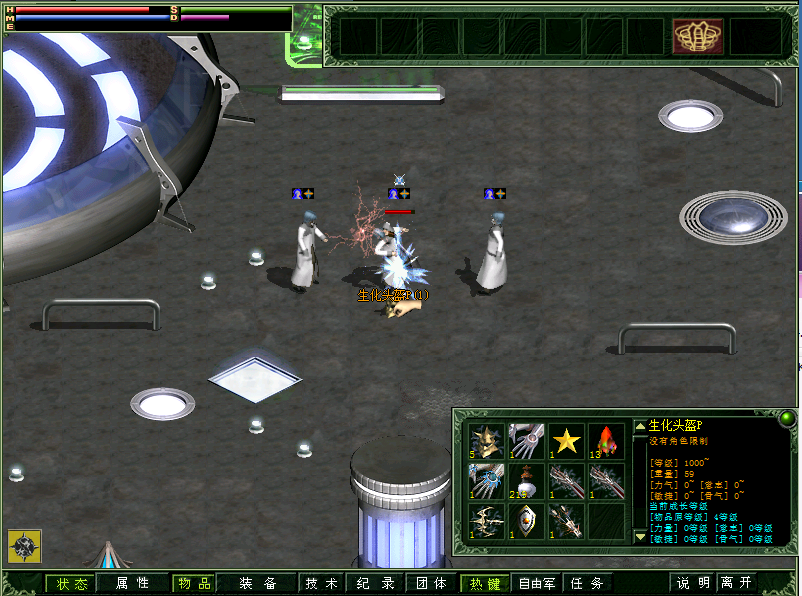The height and width of the screenshot is (596, 802).
Task: Close inventory panel with green orb button
Action: [x=787, y=418]
